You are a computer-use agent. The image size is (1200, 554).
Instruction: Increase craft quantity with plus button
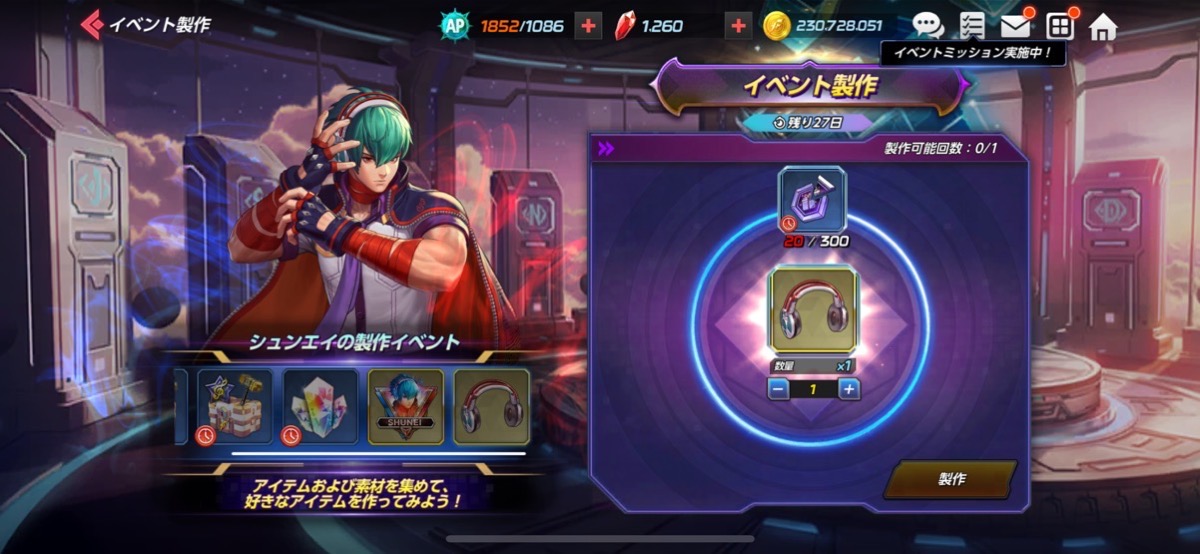coord(848,389)
